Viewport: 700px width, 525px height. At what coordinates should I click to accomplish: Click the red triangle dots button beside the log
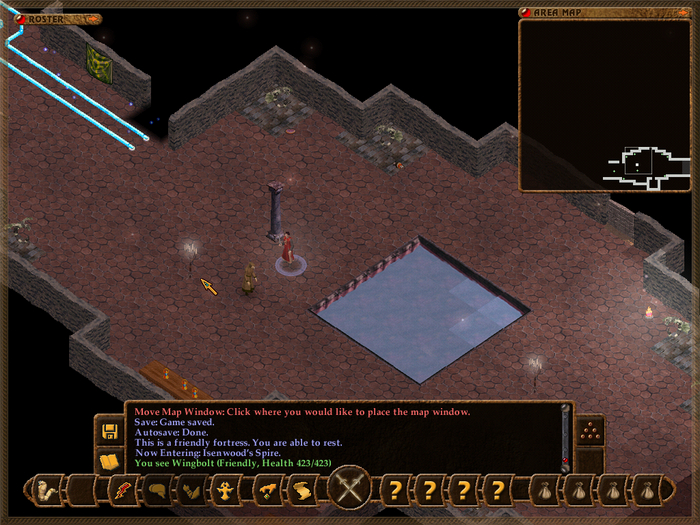point(590,430)
